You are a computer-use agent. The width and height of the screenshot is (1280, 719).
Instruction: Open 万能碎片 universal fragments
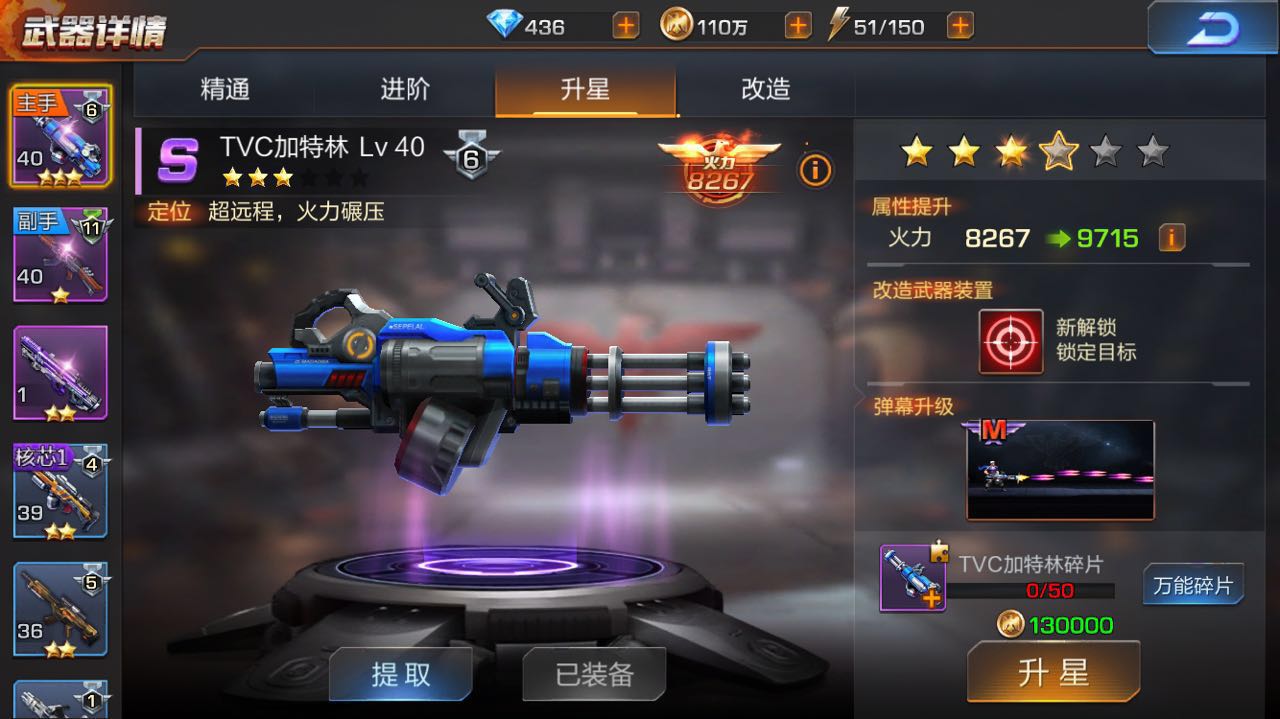pos(1193,585)
